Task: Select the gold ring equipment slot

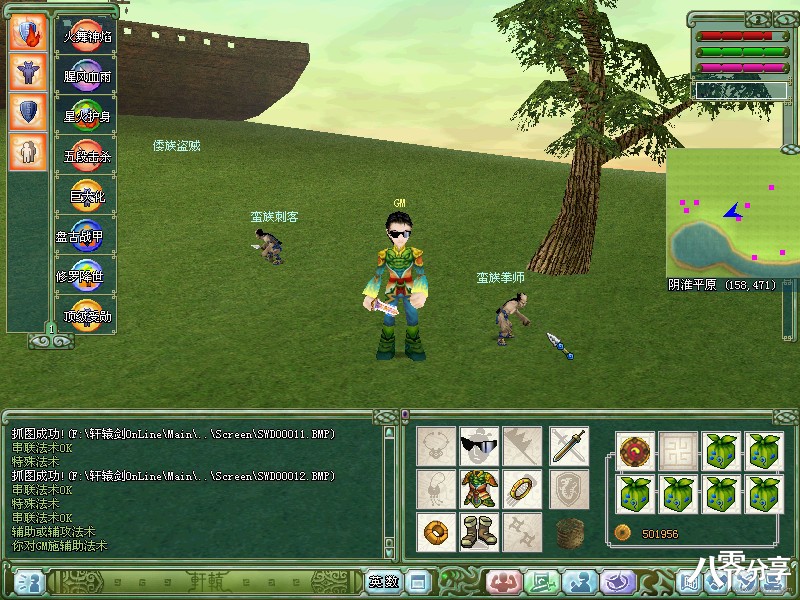Action: [x=523, y=488]
